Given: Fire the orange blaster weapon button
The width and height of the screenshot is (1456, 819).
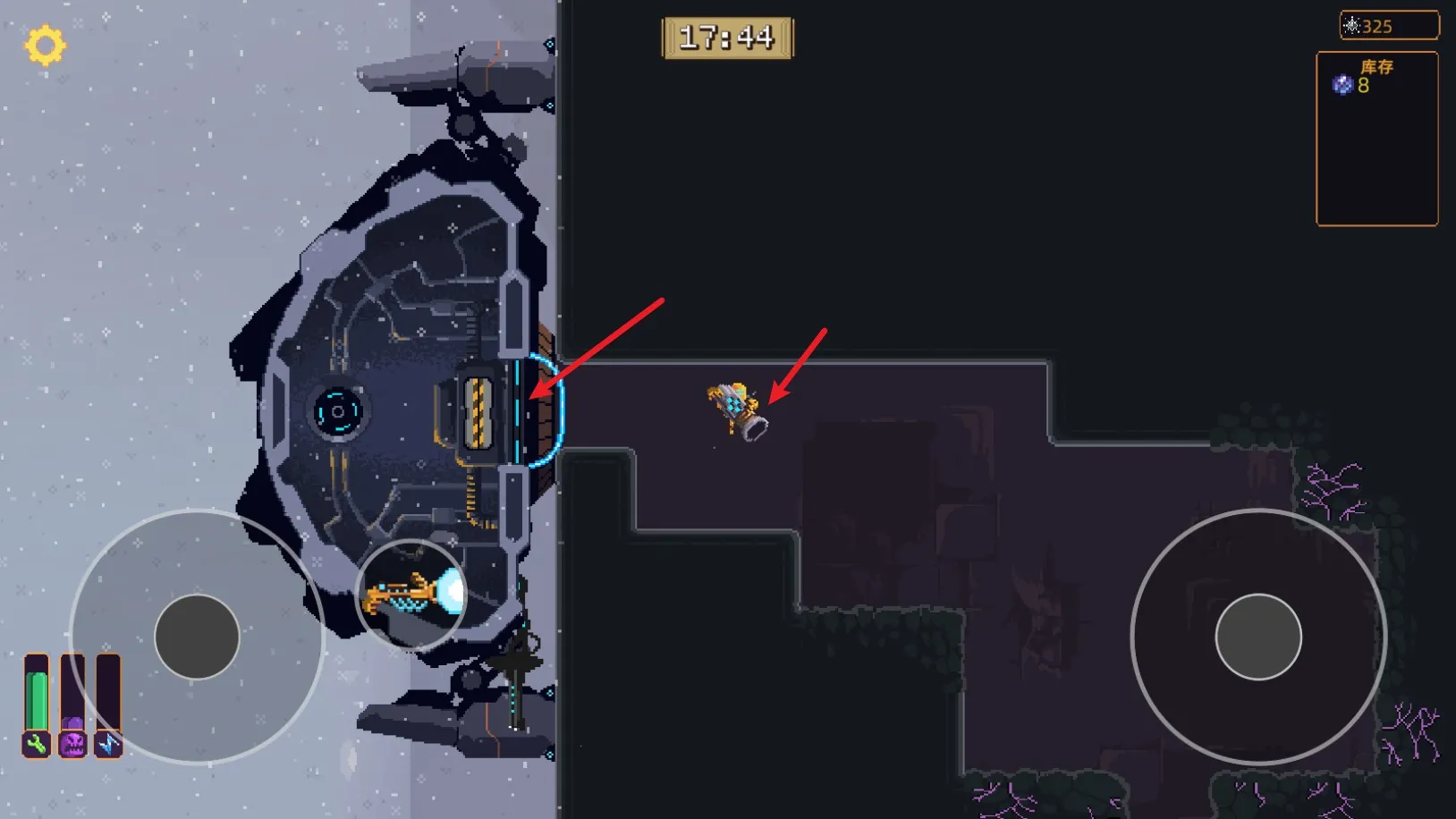Looking at the screenshot, I should click(412, 595).
